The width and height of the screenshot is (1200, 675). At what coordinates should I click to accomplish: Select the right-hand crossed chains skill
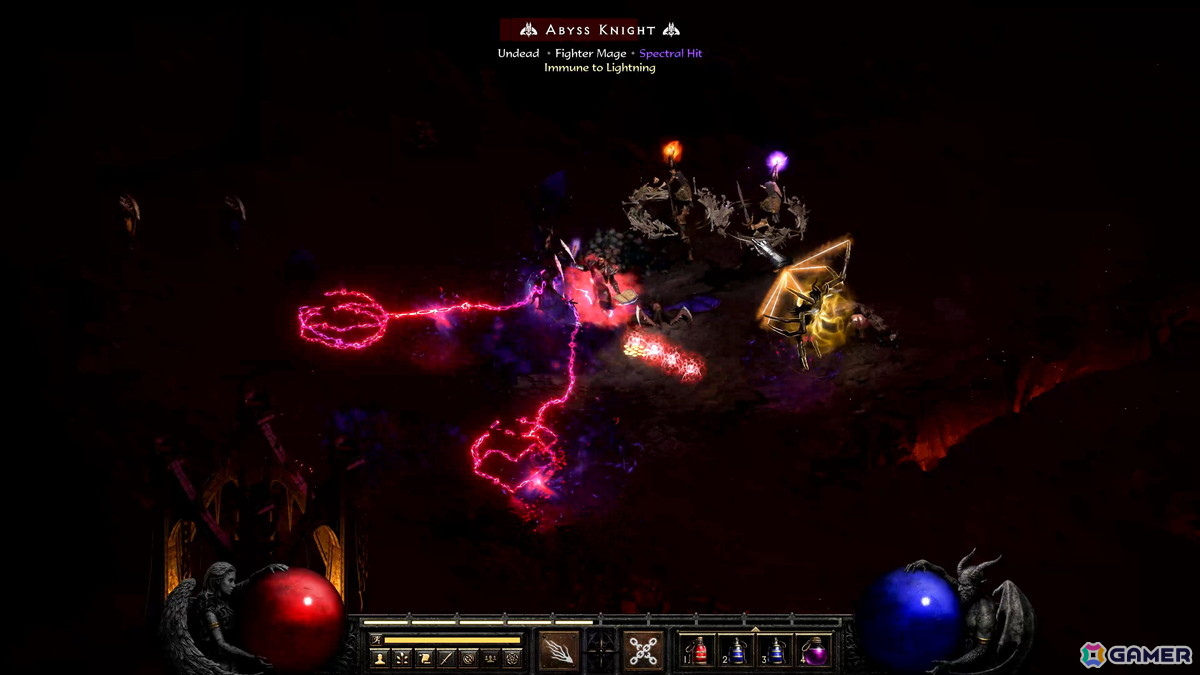[x=643, y=650]
